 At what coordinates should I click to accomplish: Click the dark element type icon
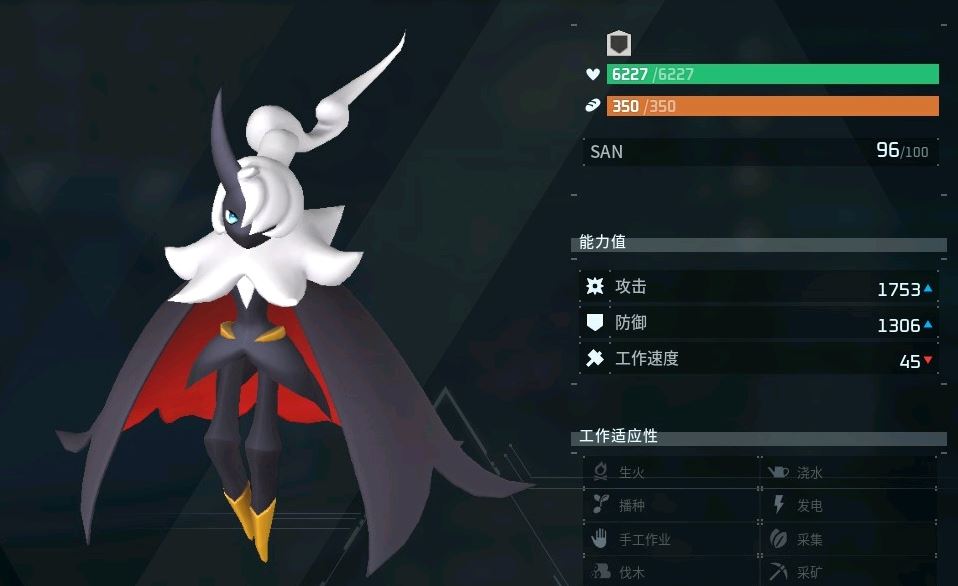(x=619, y=43)
